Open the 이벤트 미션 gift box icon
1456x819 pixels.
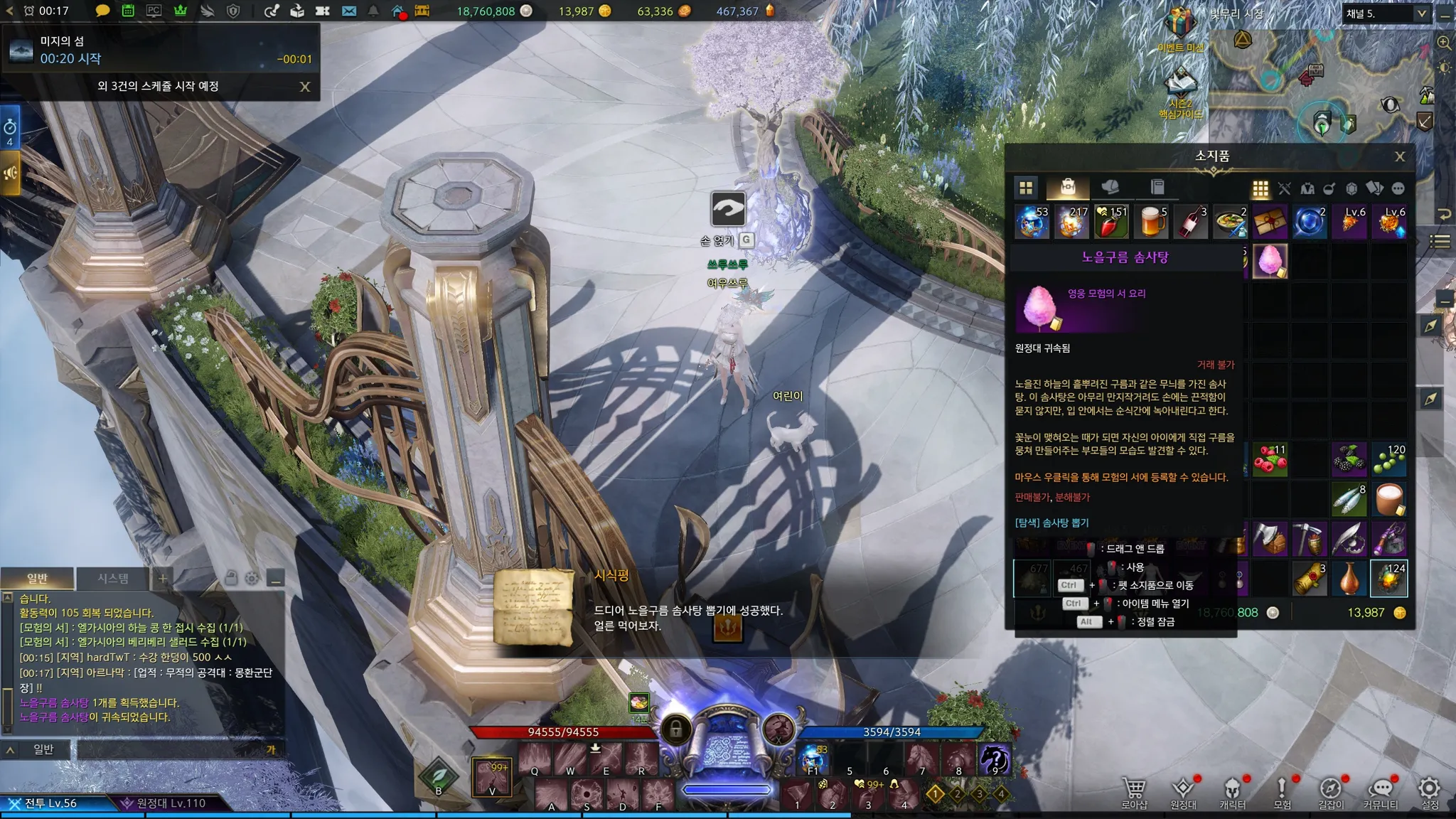tap(1180, 23)
